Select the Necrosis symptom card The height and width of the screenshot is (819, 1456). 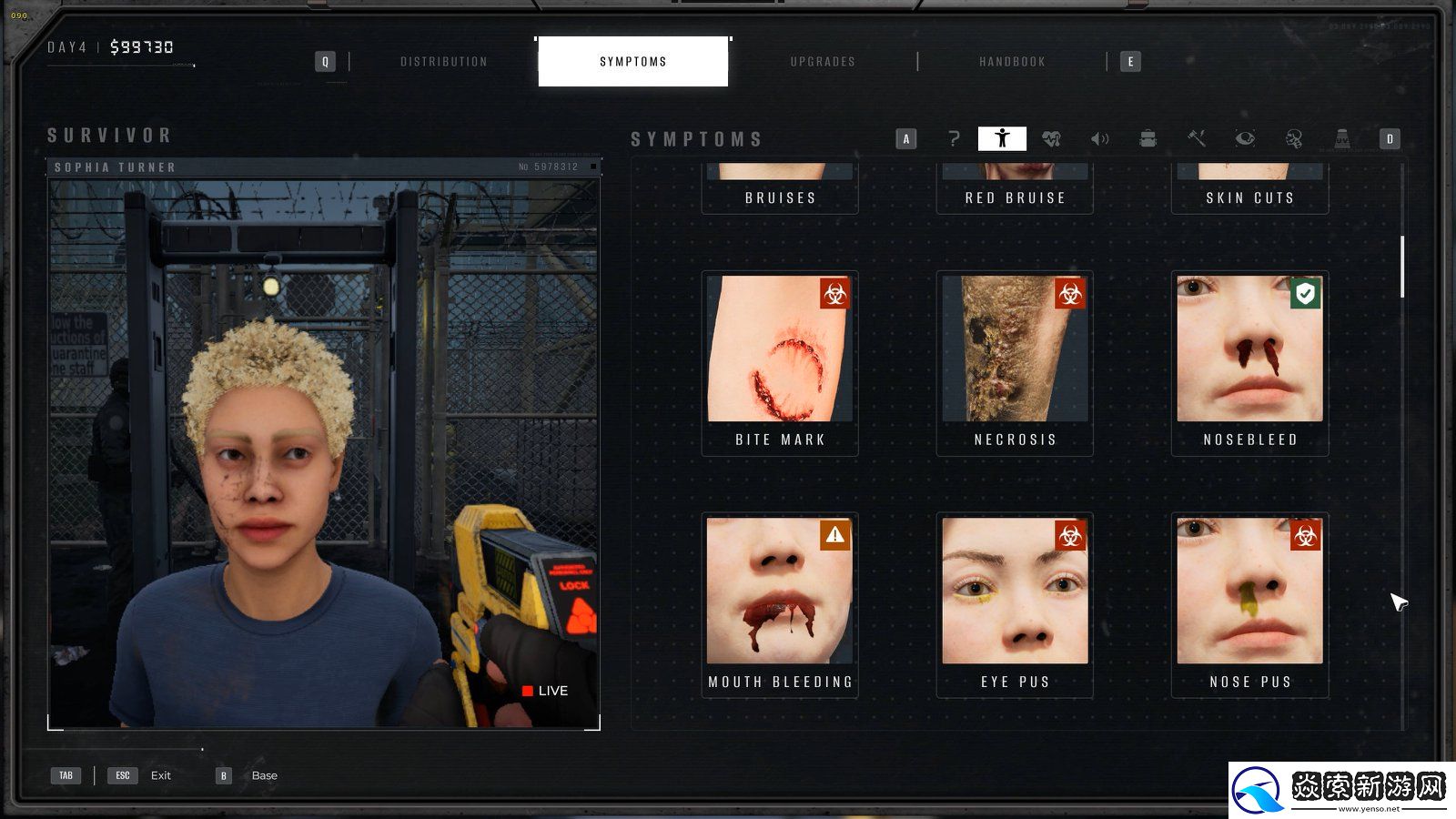click(1015, 363)
